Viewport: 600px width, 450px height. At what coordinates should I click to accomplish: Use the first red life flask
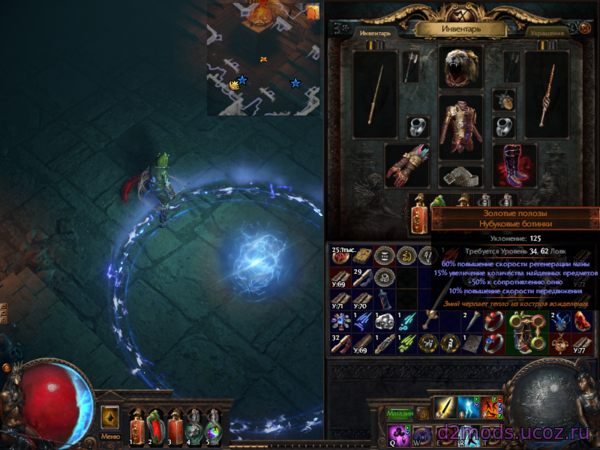(x=137, y=425)
